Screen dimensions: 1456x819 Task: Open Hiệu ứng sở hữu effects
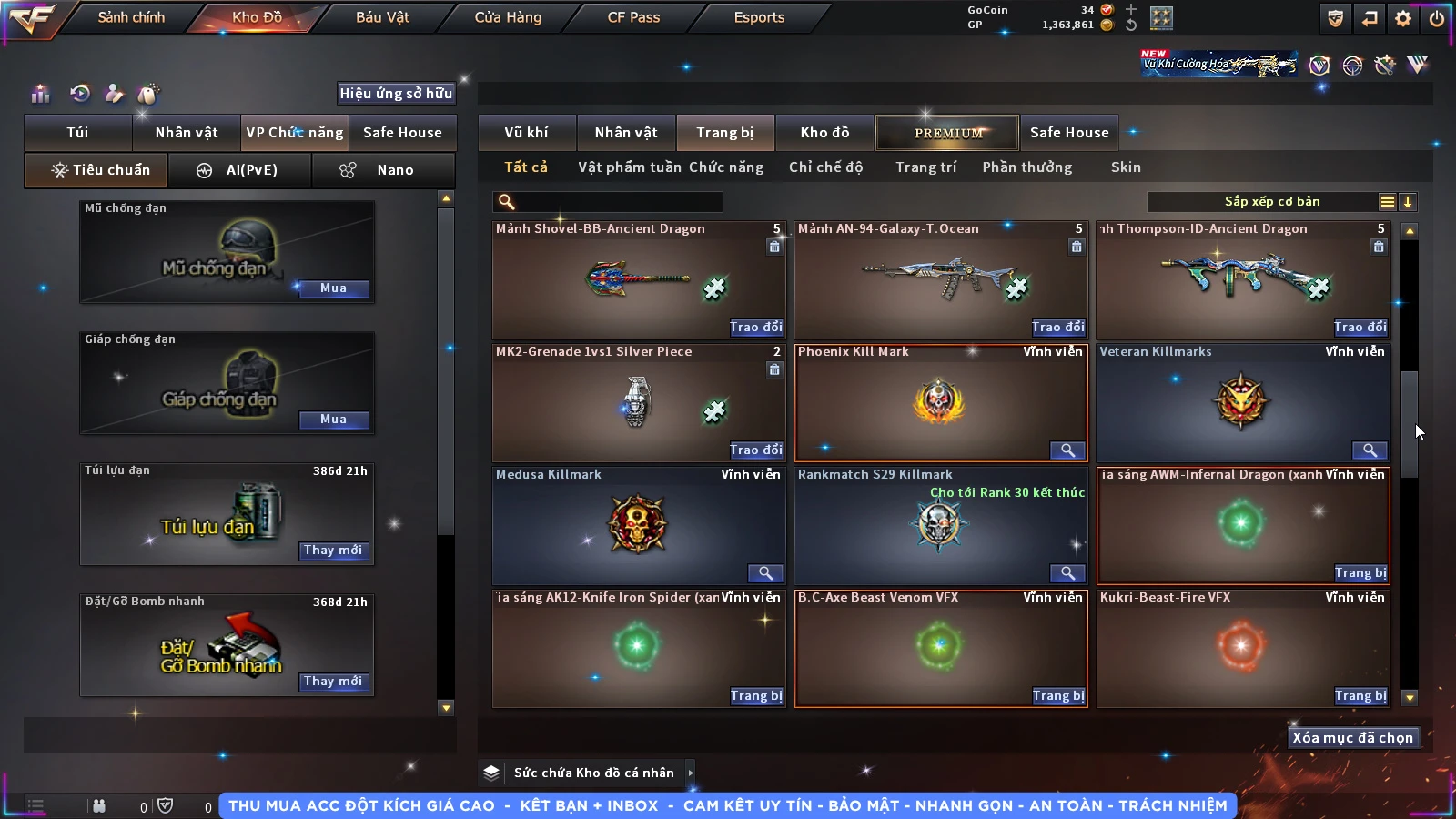[395, 93]
